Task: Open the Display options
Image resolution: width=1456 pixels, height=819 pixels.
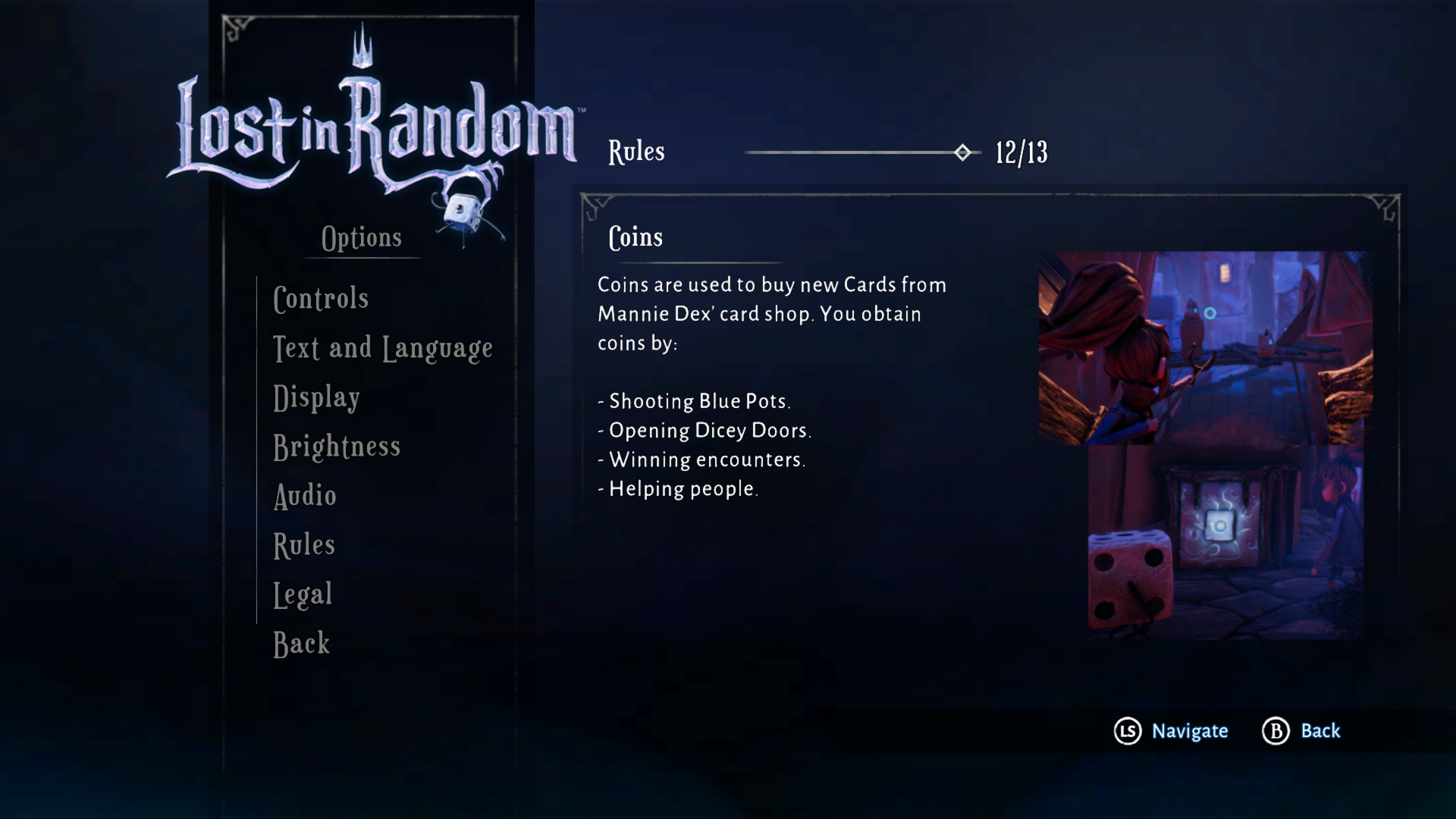Action: coord(315,397)
